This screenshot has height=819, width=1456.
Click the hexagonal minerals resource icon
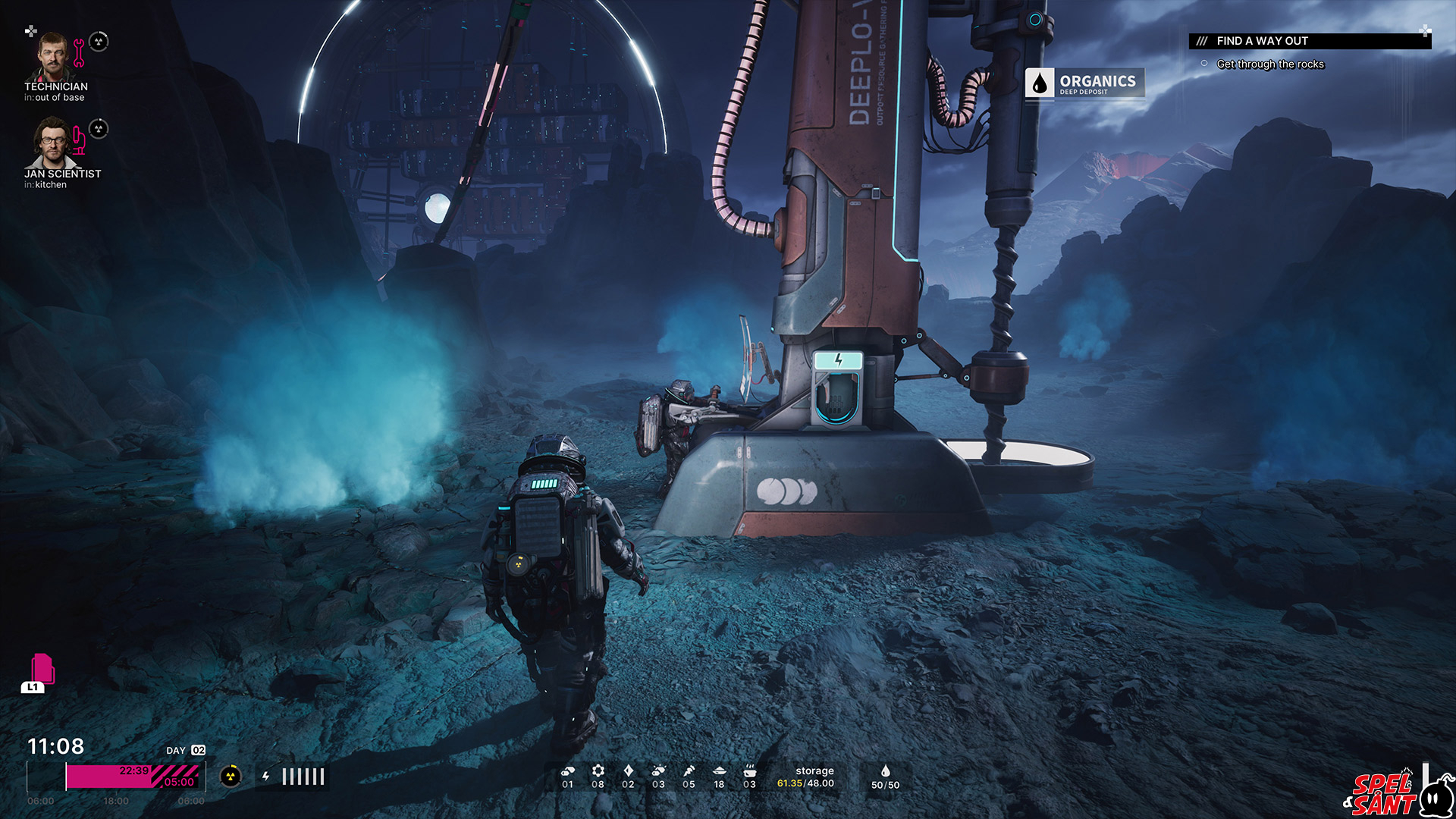tap(598, 771)
